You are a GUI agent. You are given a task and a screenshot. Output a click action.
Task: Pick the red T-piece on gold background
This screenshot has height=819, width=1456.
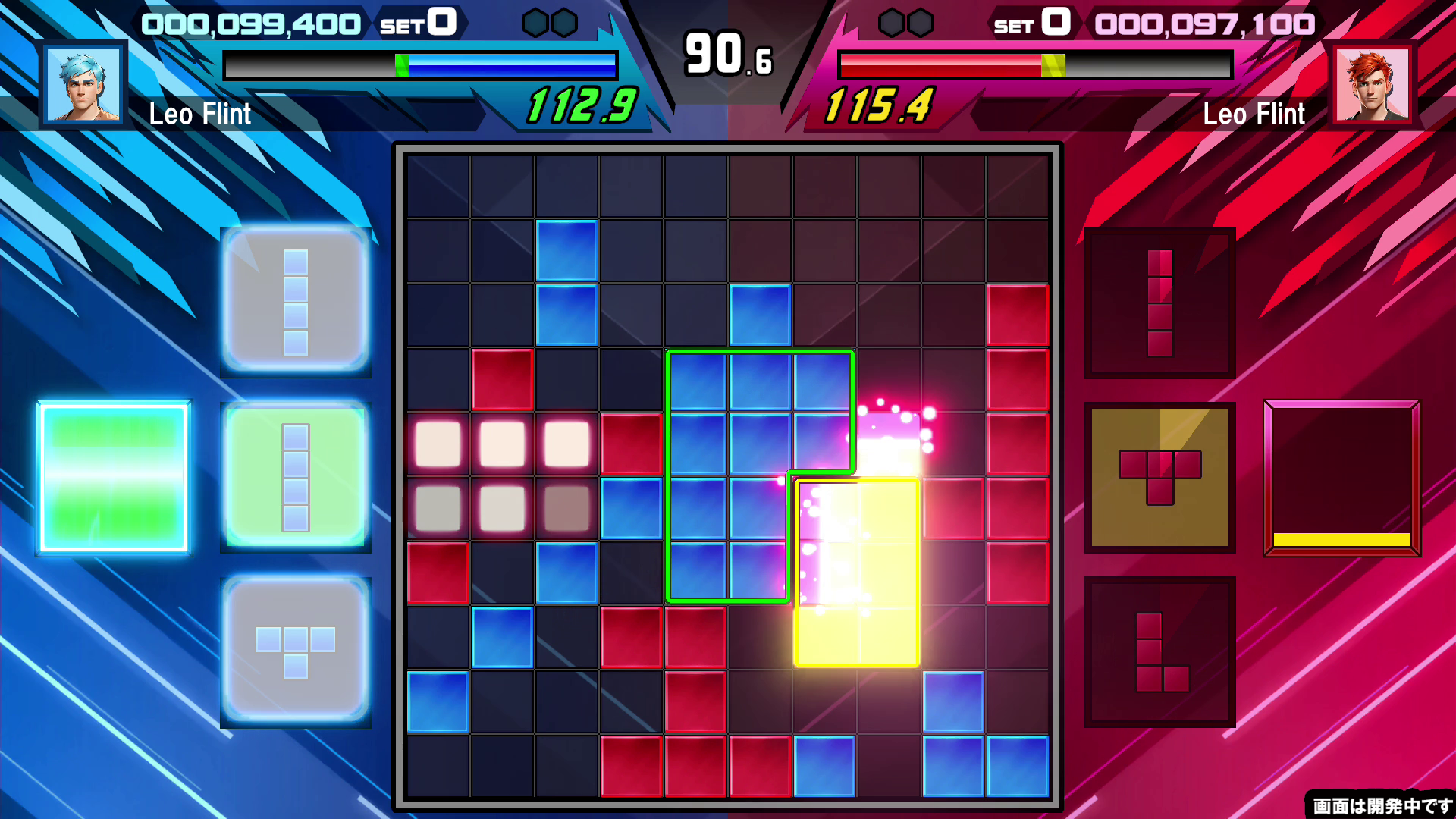pos(1159,477)
